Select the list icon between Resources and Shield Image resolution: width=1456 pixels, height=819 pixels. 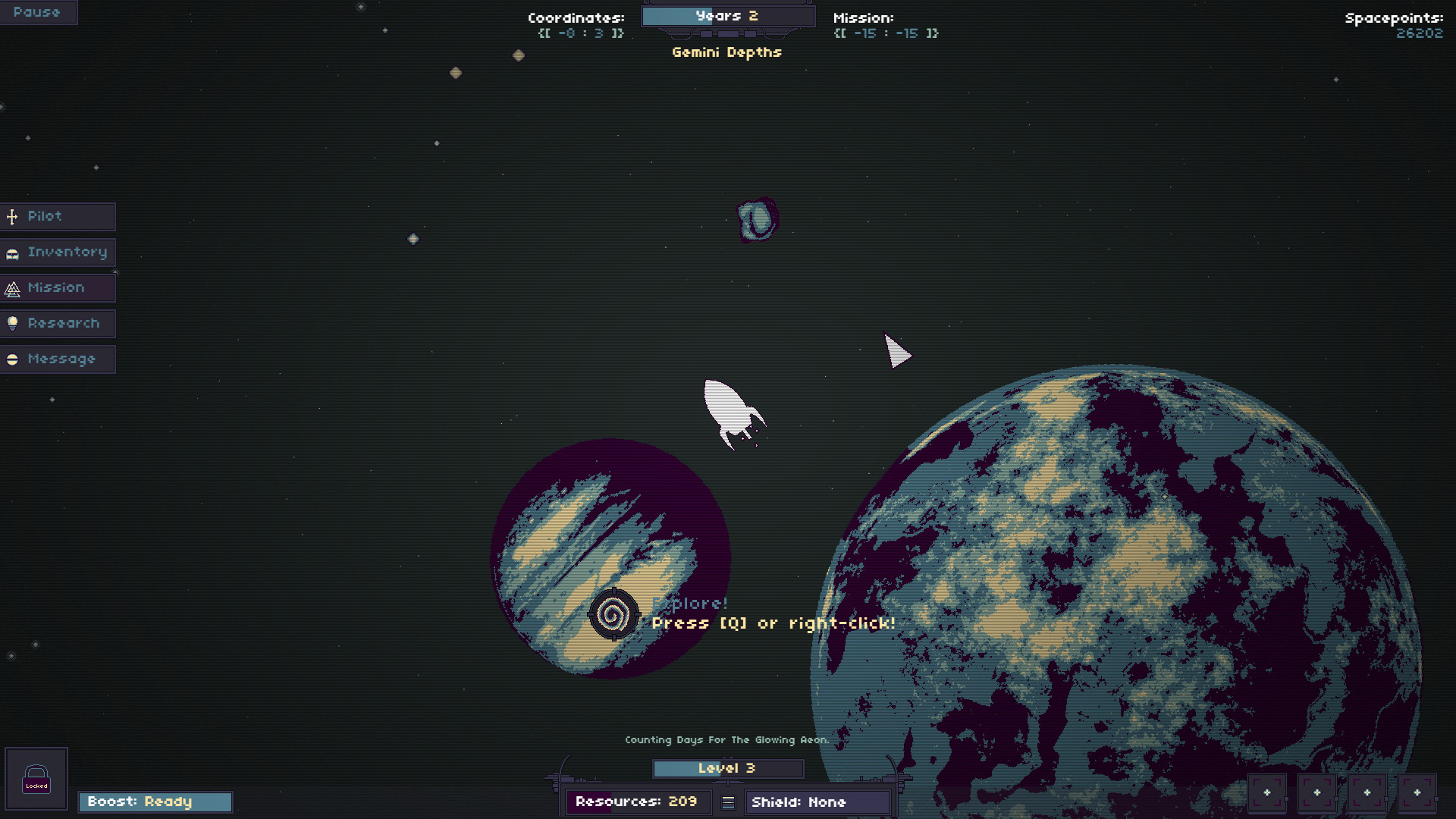tap(727, 802)
